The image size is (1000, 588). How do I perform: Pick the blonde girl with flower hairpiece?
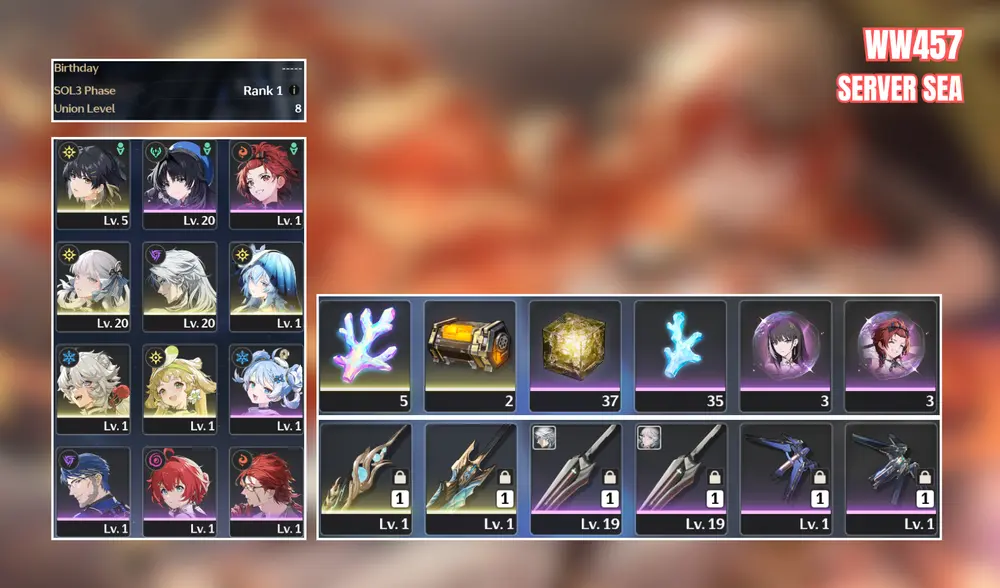[180, 387]
